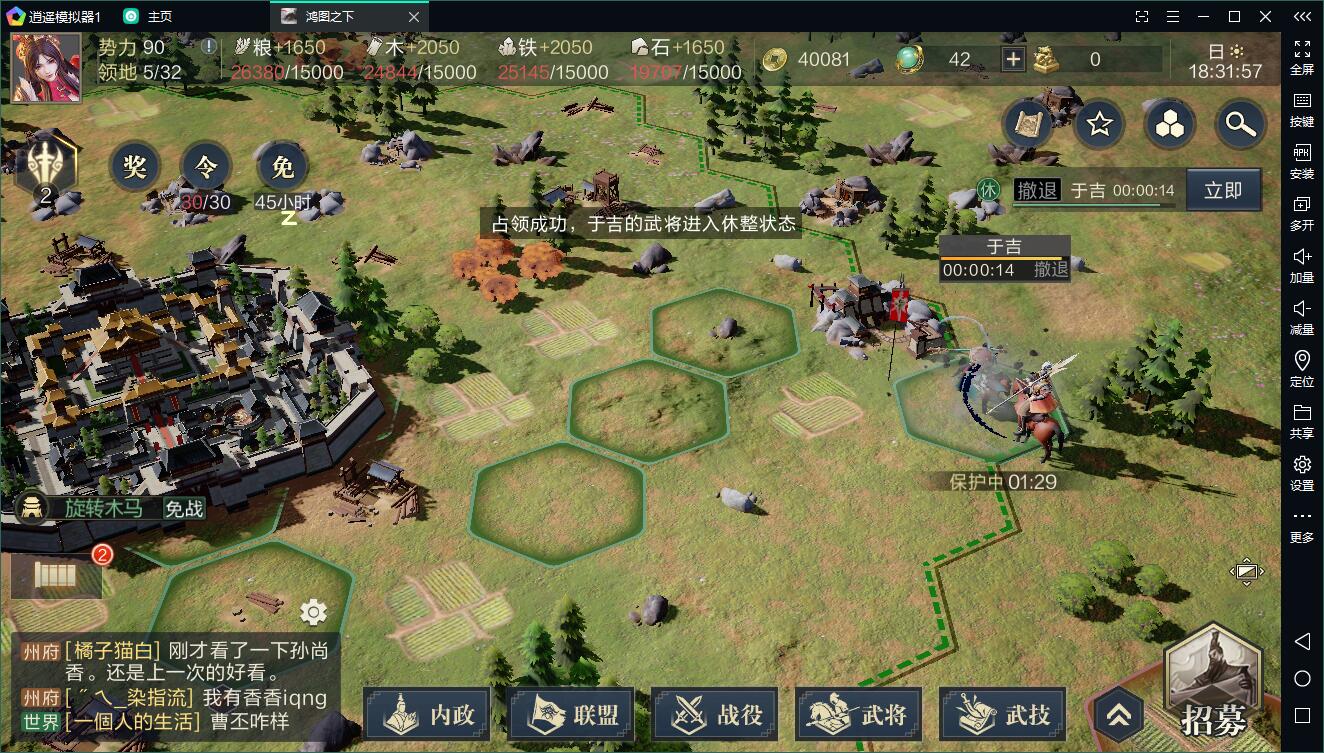Open the player avatar portrait
Viewport: 1324px width, 753px height.
46,68
